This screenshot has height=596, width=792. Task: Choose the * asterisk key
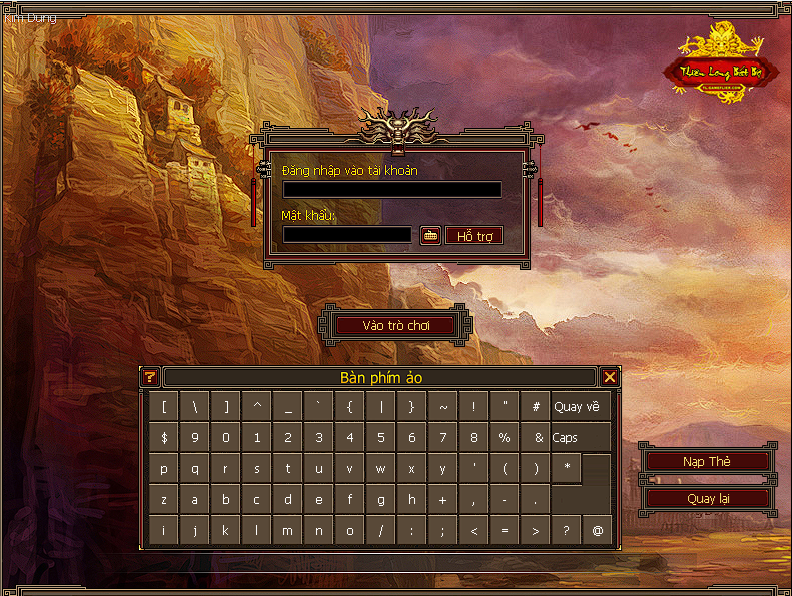click(567, 468)
